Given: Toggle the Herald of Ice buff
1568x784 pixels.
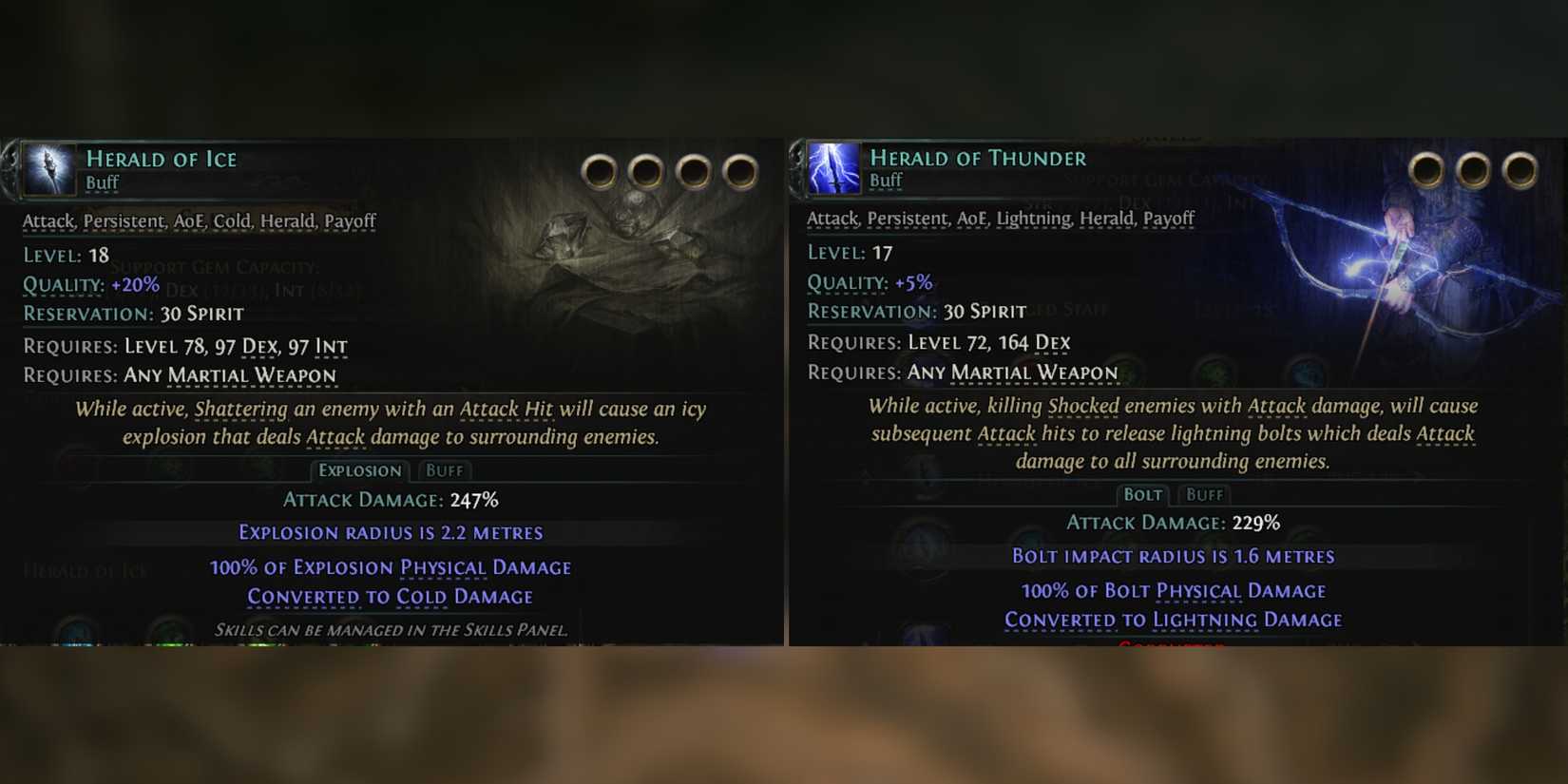Looking at the screenshot, I should [102, 183].
